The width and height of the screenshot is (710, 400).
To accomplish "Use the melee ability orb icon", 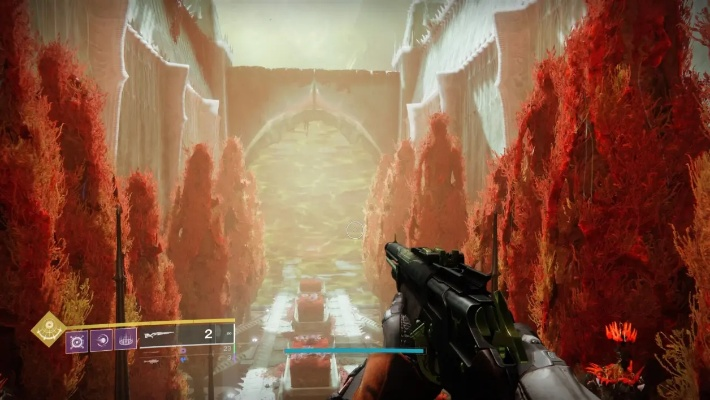I will click(102, 341).
